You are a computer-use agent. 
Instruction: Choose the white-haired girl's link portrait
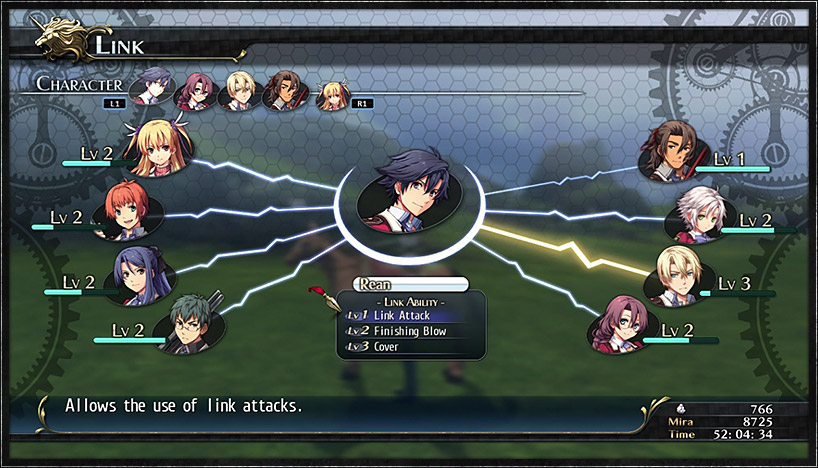(701, 214)
